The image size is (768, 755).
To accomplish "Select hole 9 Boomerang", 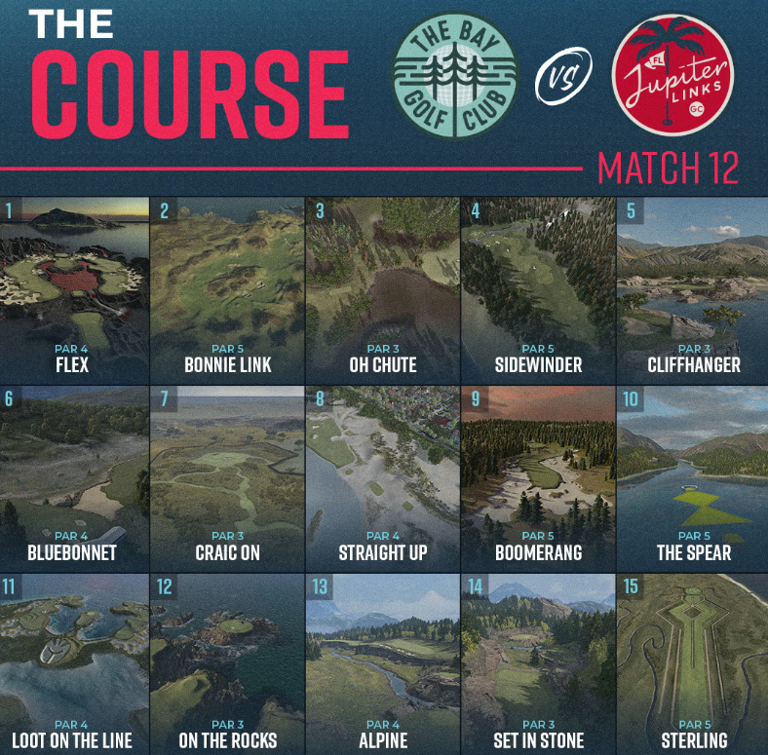I will pos(538,478).
